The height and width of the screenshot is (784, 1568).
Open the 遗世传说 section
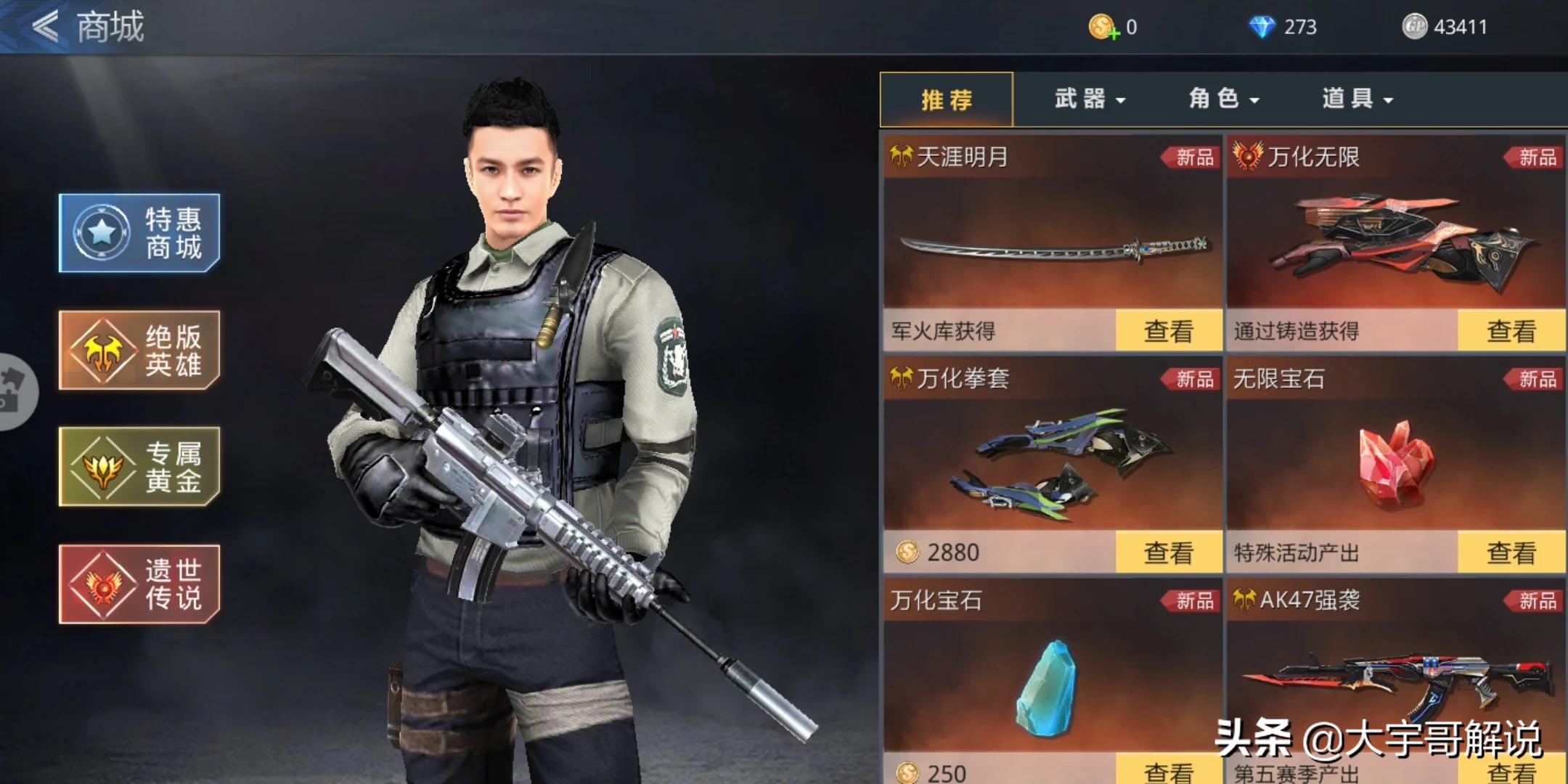[x=139, y=584]
